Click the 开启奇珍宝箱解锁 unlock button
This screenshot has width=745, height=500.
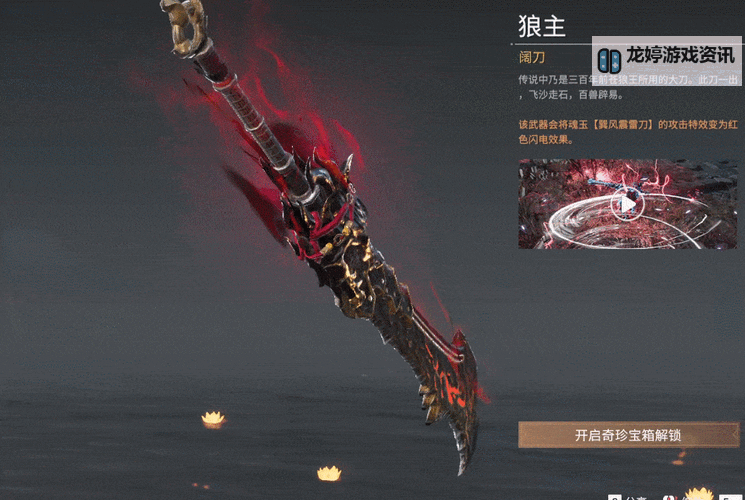pyautogui.click(x=628, y=435)
